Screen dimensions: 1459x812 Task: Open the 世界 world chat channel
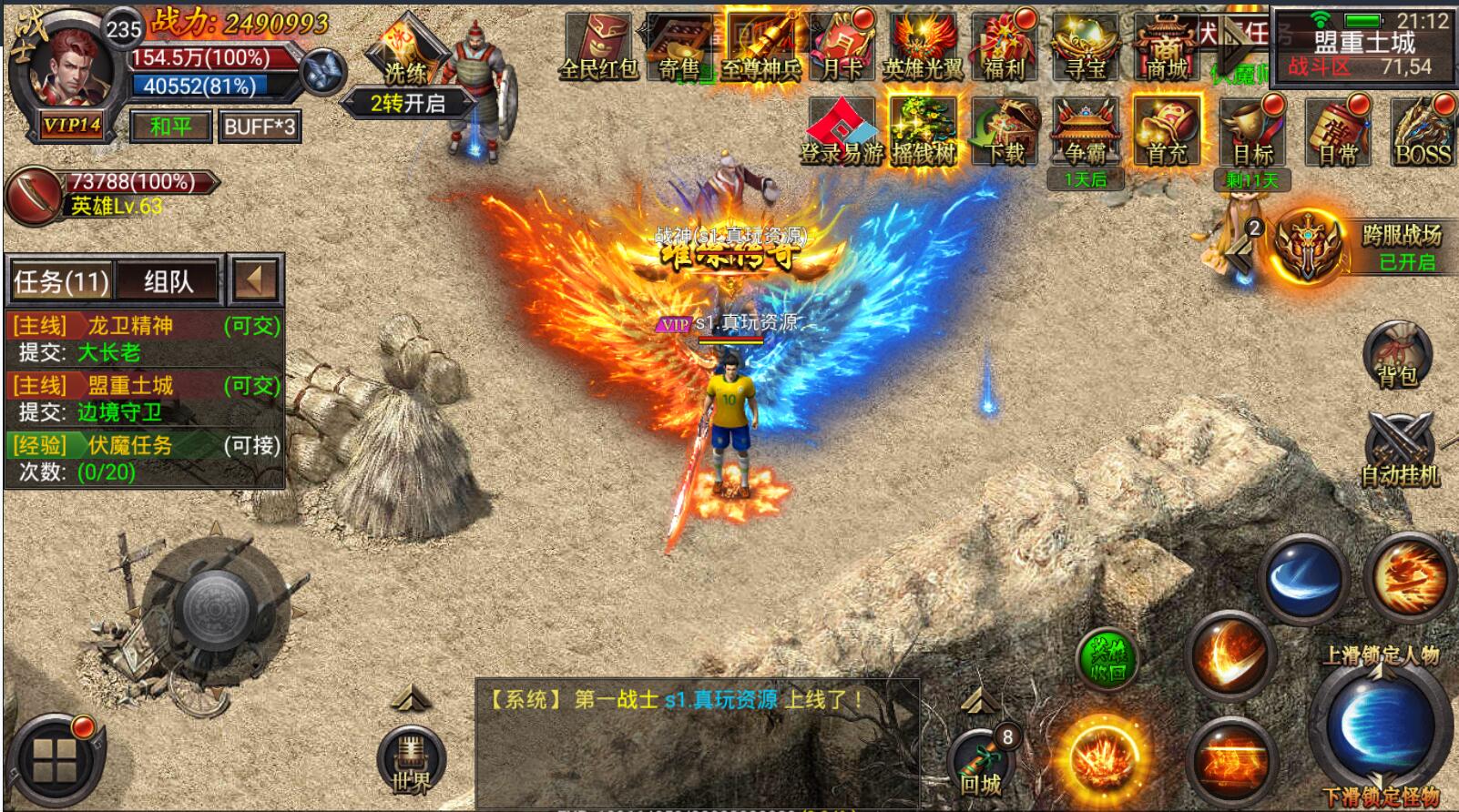(411, 762)
